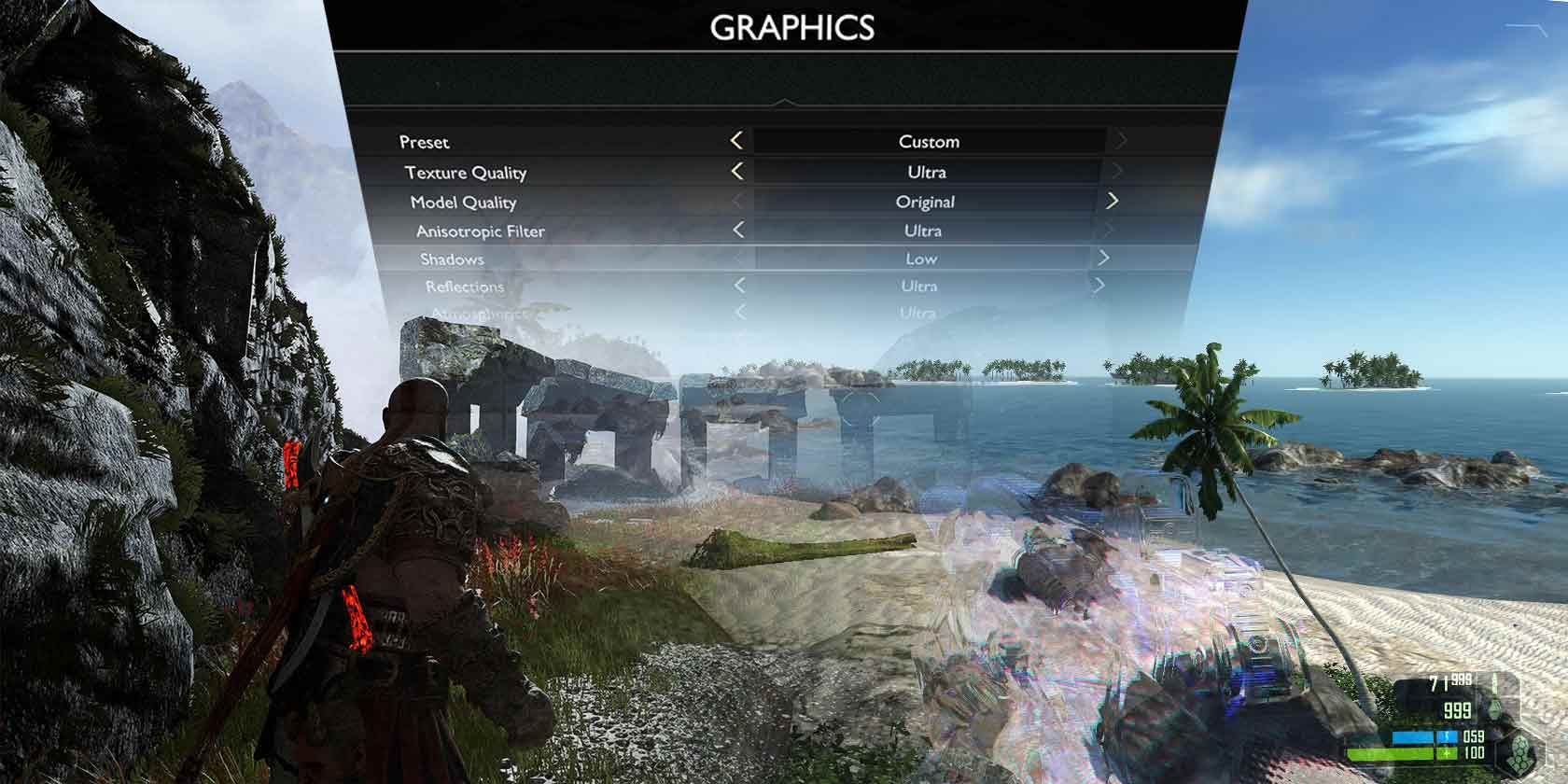The image size is (1568, 784).
Task: Highlight the Reflections setting row
Action: [464, 287]
